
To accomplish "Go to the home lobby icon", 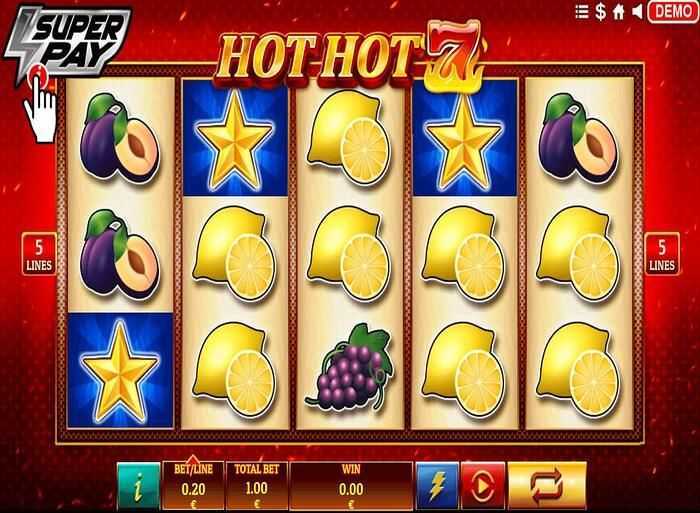I will point(618,12).
